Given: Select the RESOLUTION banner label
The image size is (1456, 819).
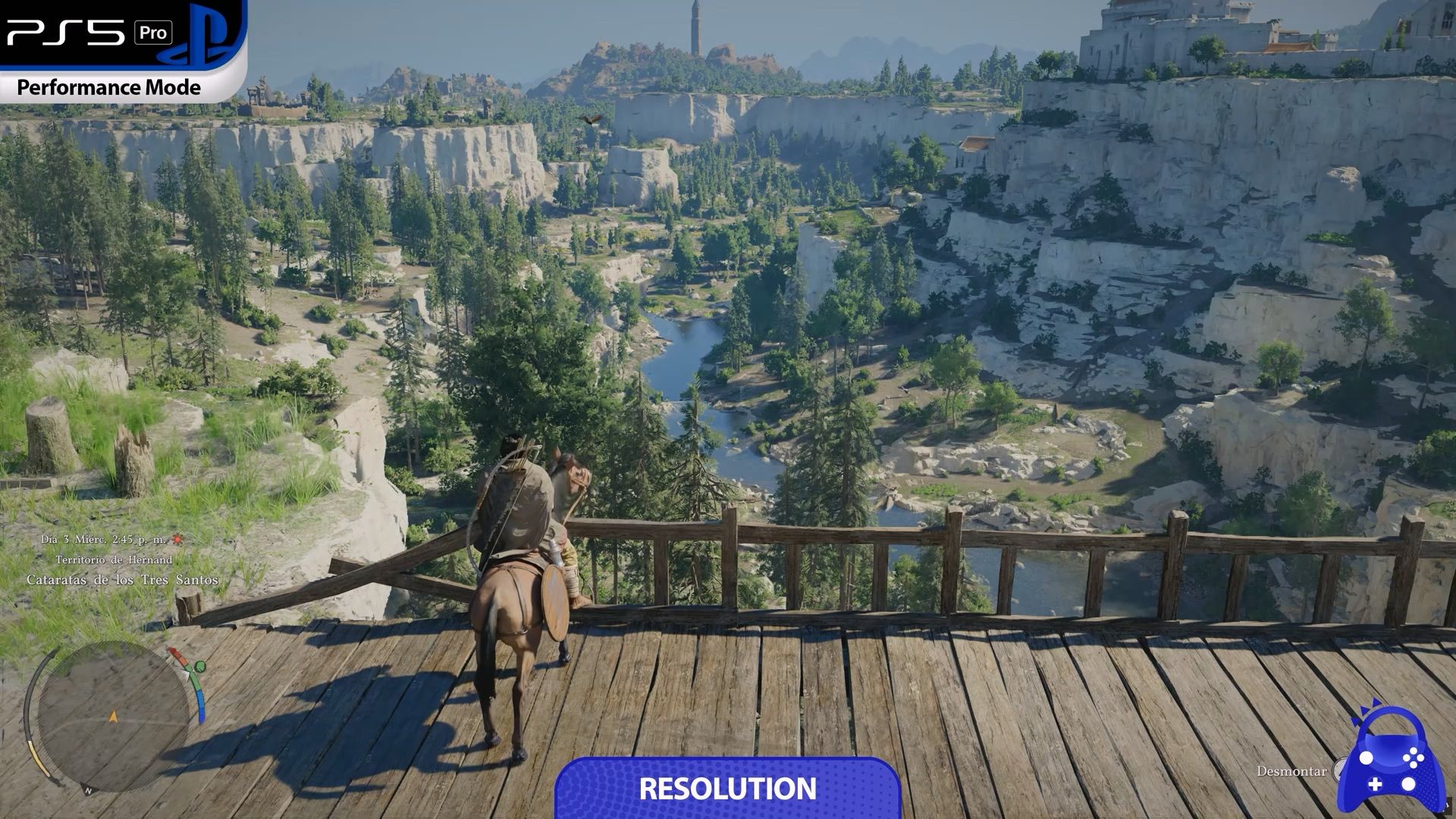Looking at the screenshot, I should [x=727, y=789].
